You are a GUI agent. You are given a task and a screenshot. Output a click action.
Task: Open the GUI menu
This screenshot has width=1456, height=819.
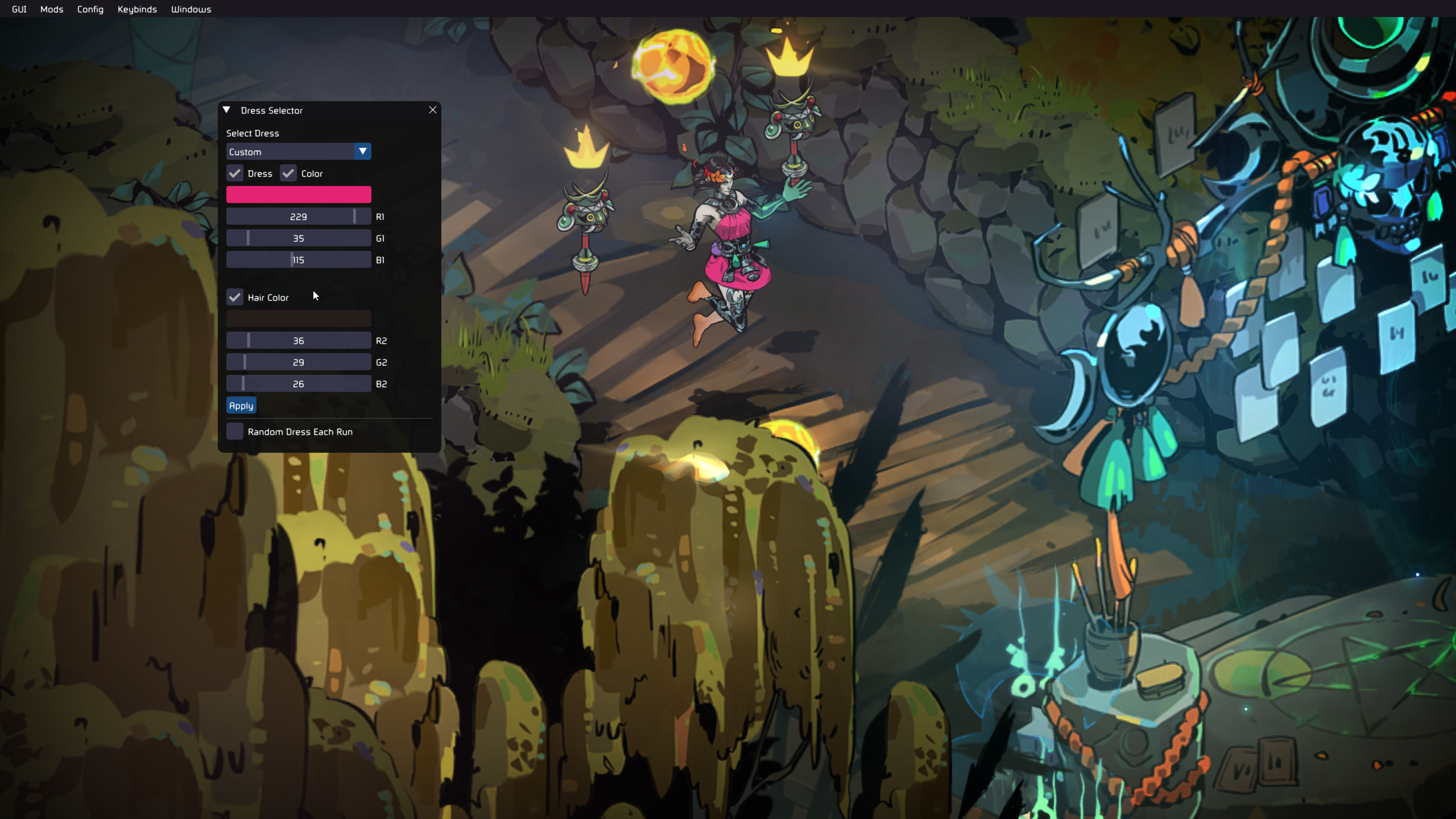point(19,9)
